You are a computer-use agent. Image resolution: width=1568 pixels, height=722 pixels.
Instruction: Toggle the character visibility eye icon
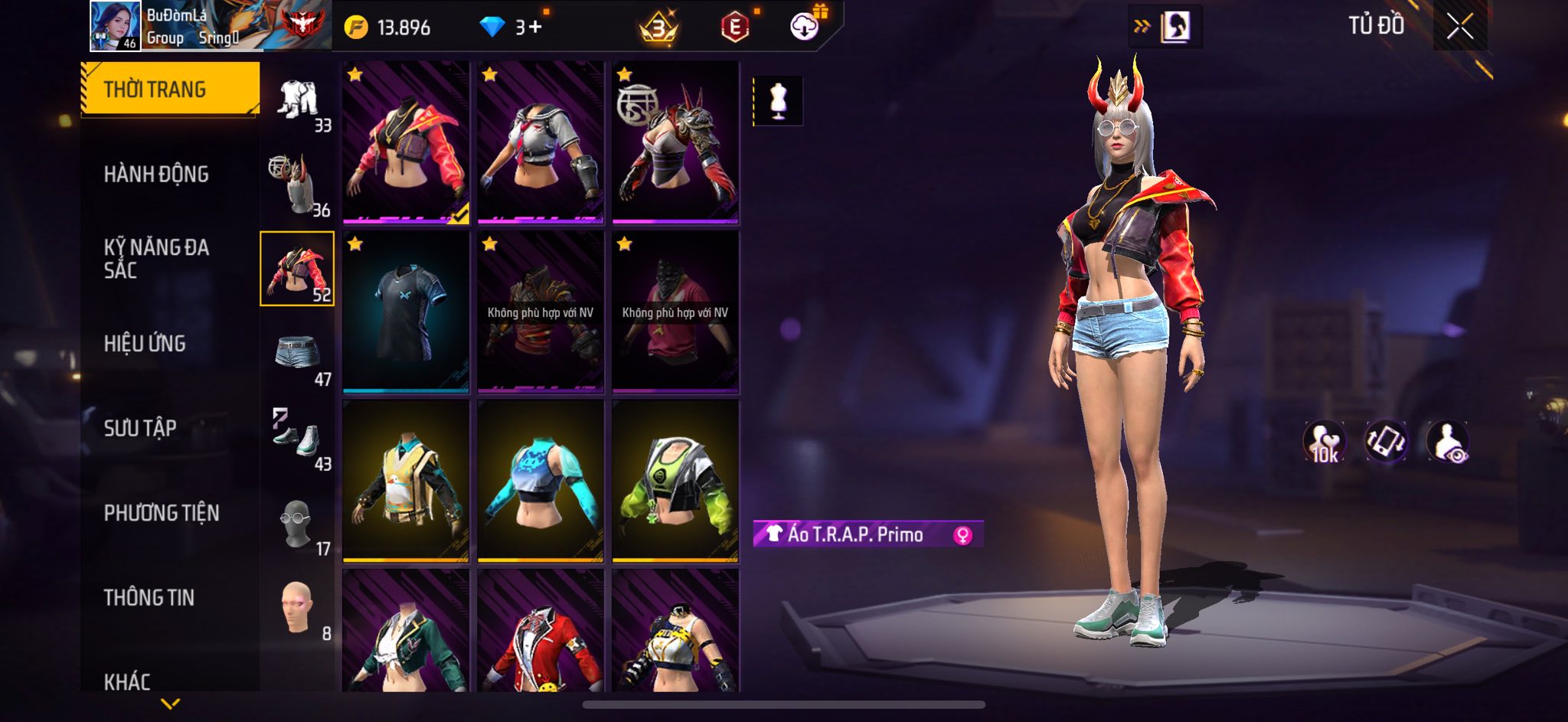coord(1447,442)
